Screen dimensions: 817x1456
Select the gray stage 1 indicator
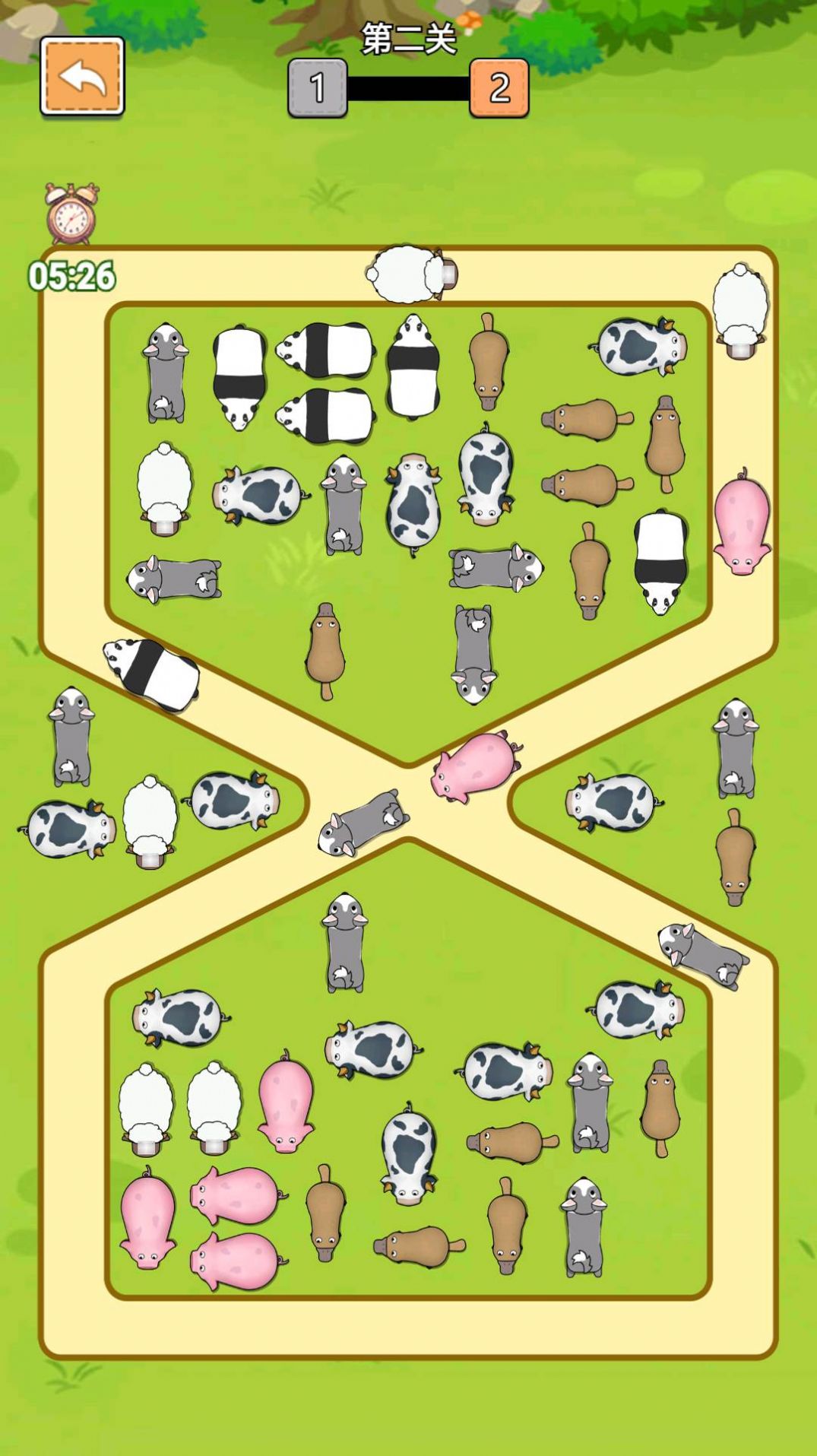318,88
